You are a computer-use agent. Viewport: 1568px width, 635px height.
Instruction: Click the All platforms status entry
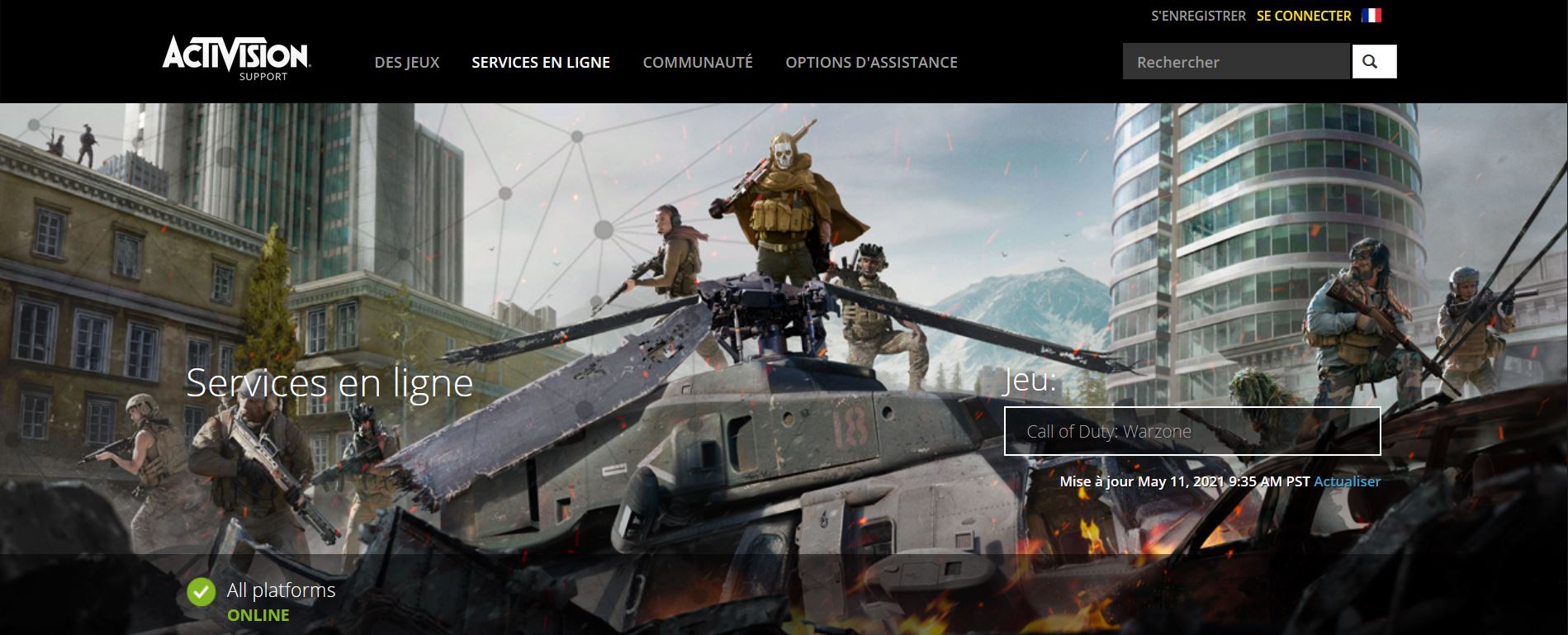tap(282, 590)
